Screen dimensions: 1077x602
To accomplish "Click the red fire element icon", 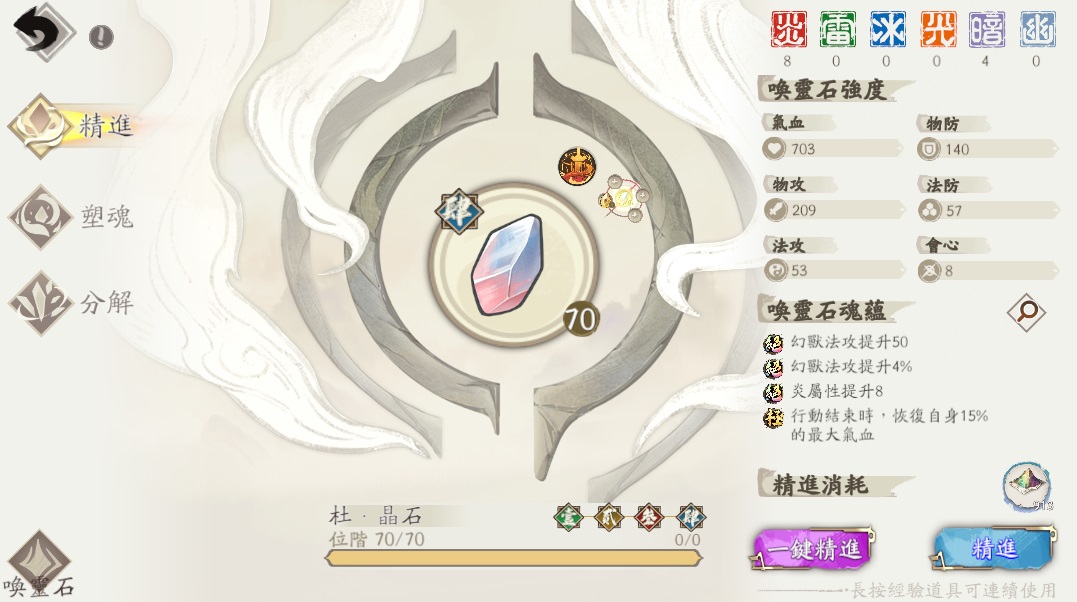I will [788, 30].
